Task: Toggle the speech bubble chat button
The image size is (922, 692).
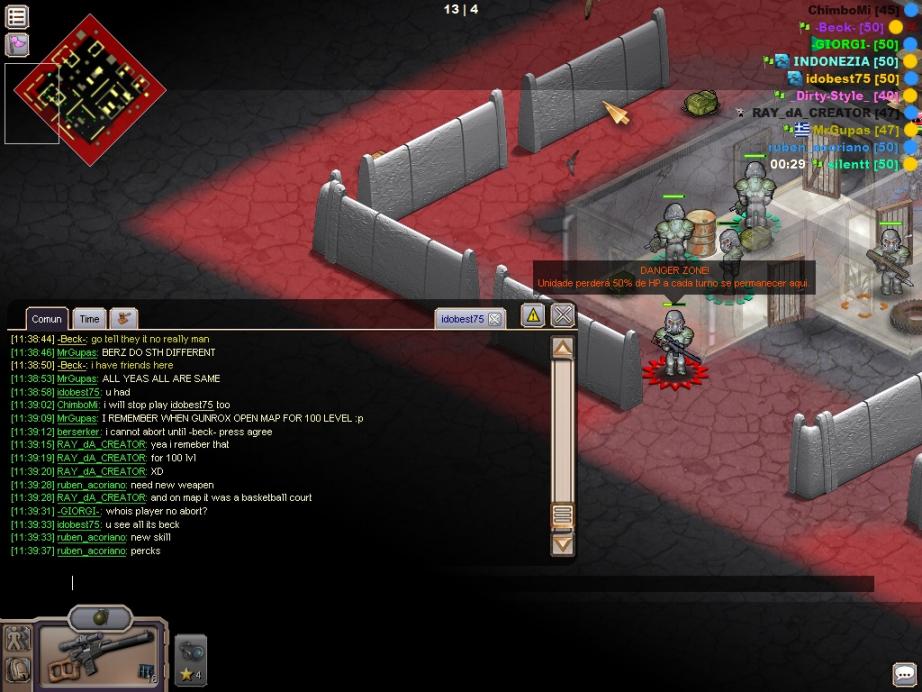Action: 904,675
